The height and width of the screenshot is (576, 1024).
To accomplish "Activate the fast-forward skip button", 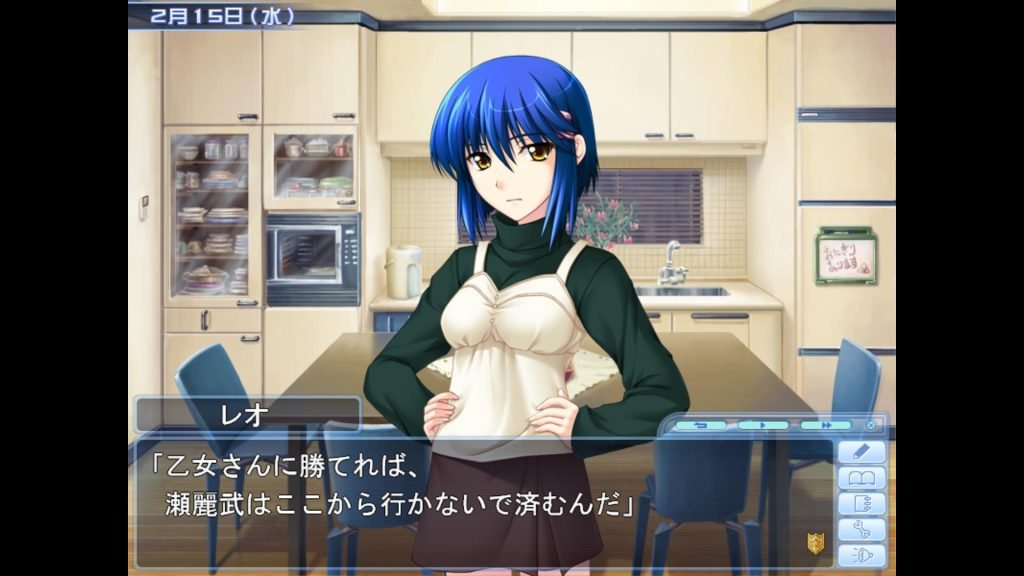I will (x=825, y=425).
